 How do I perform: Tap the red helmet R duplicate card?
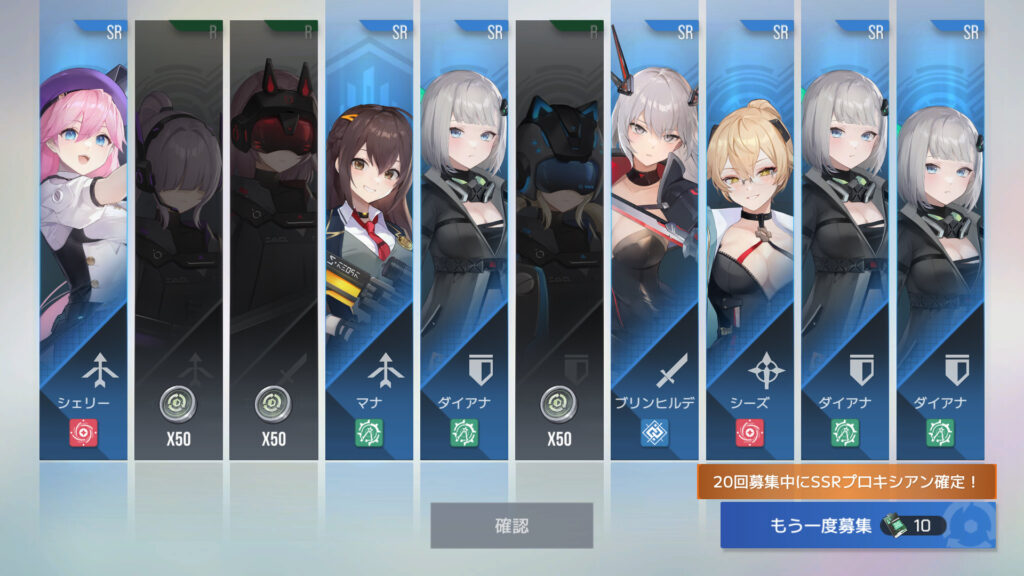pos(273,240)
